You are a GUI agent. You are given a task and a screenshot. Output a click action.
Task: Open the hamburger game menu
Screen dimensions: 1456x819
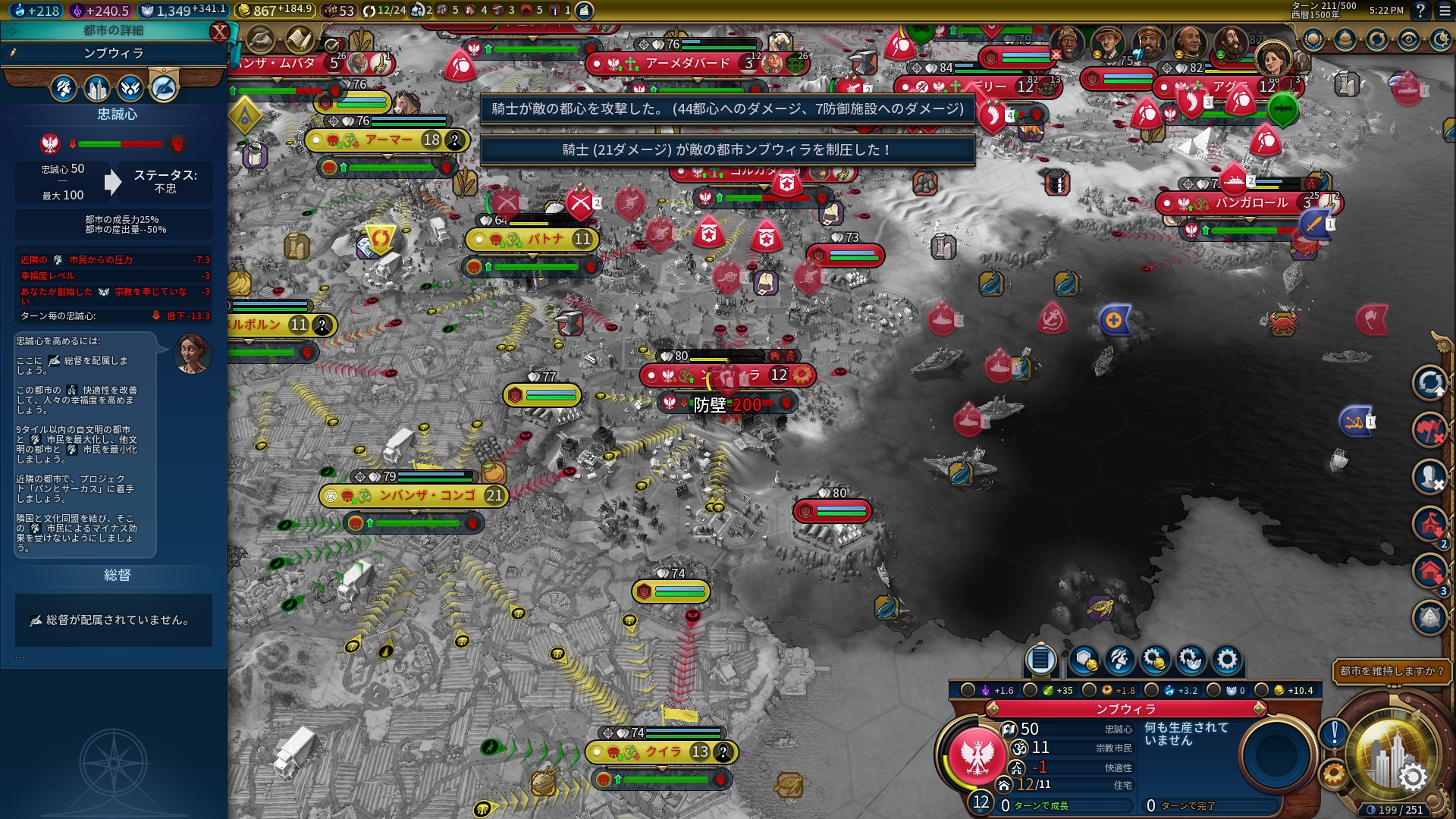(x=1442, y=11)
